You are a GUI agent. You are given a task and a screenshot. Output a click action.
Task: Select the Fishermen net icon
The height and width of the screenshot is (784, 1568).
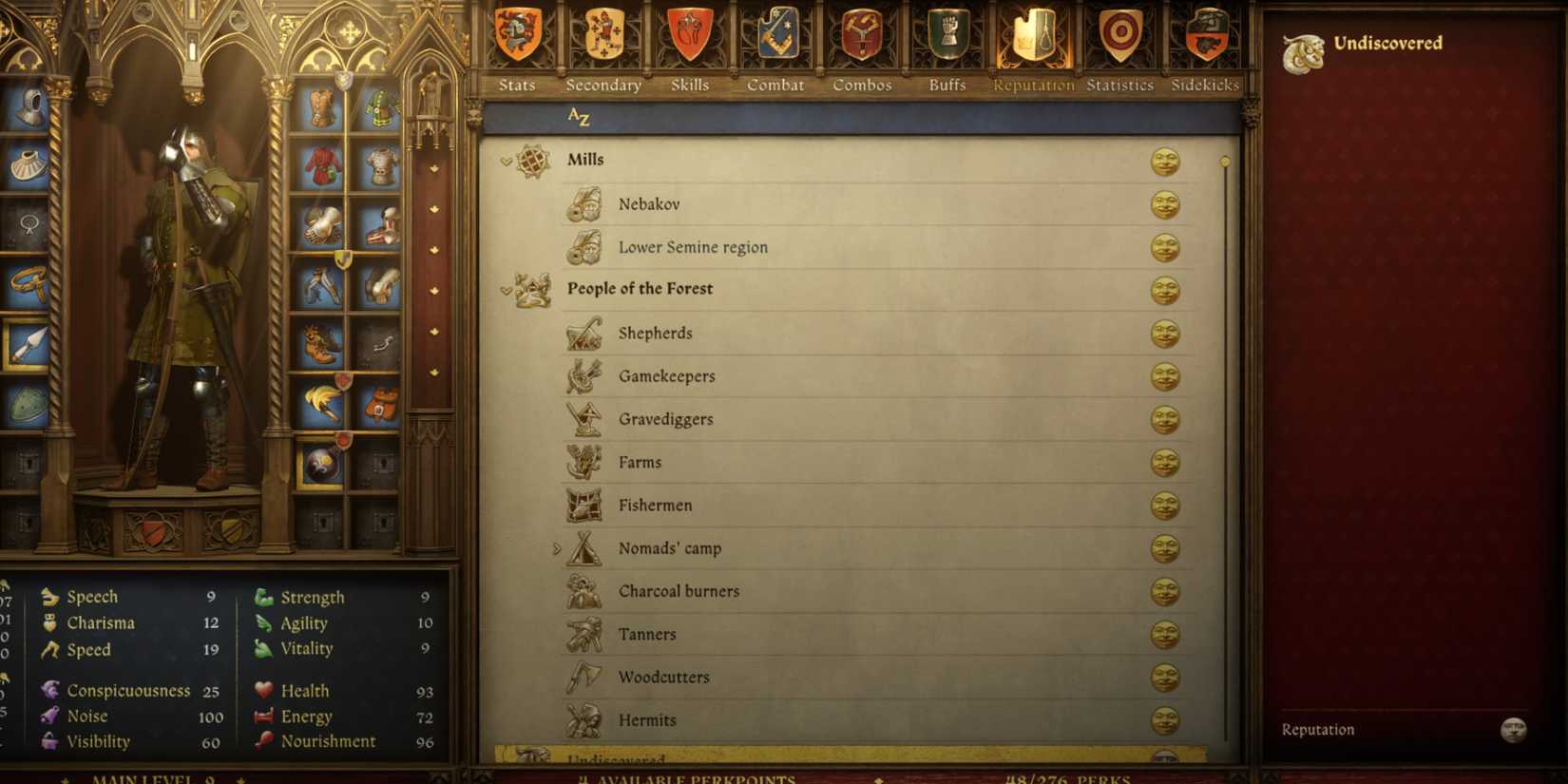pyautogui.click(x=581, y=505)
